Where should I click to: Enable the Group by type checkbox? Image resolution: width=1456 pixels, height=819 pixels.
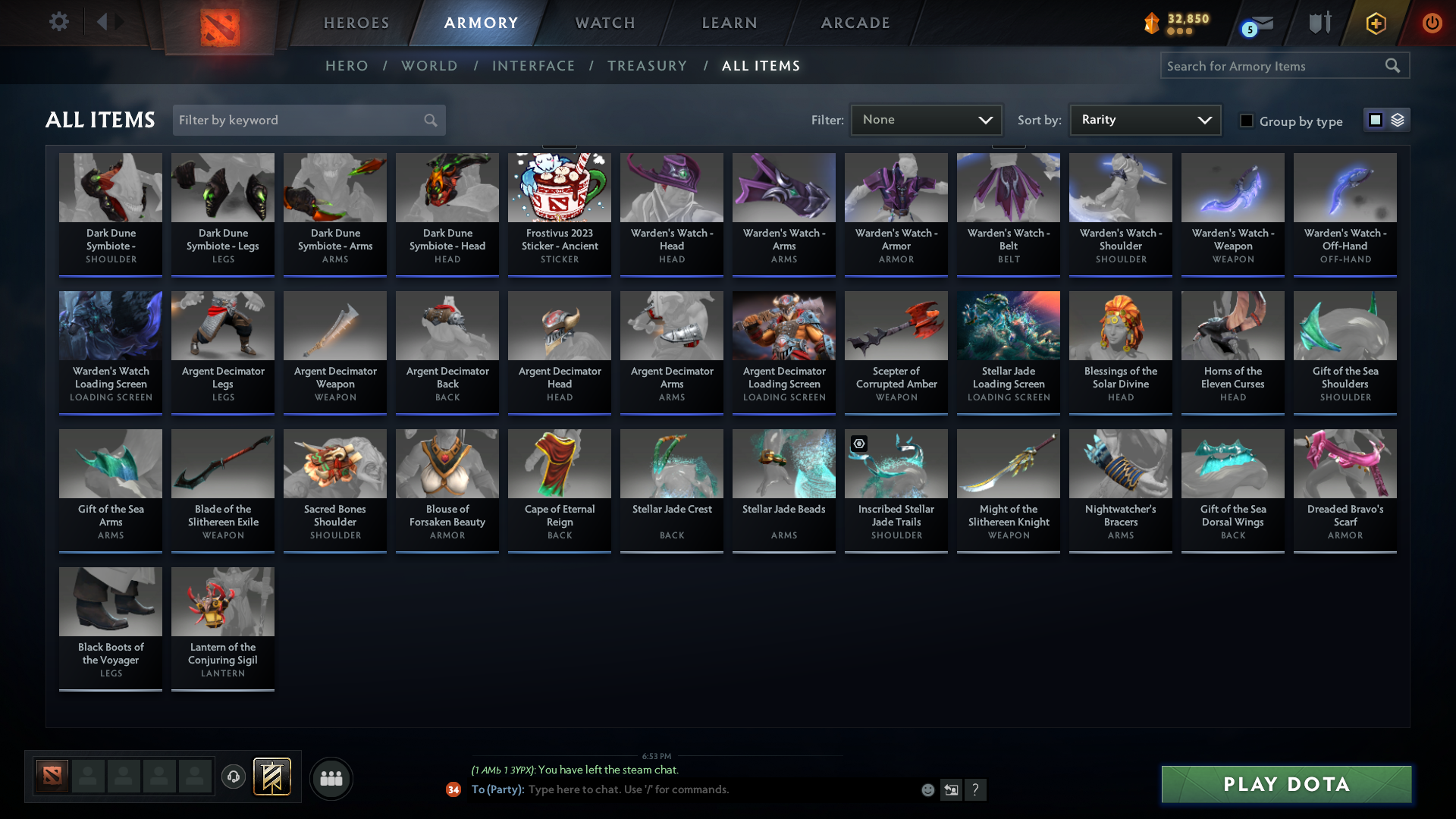[x=1247, y=121]
